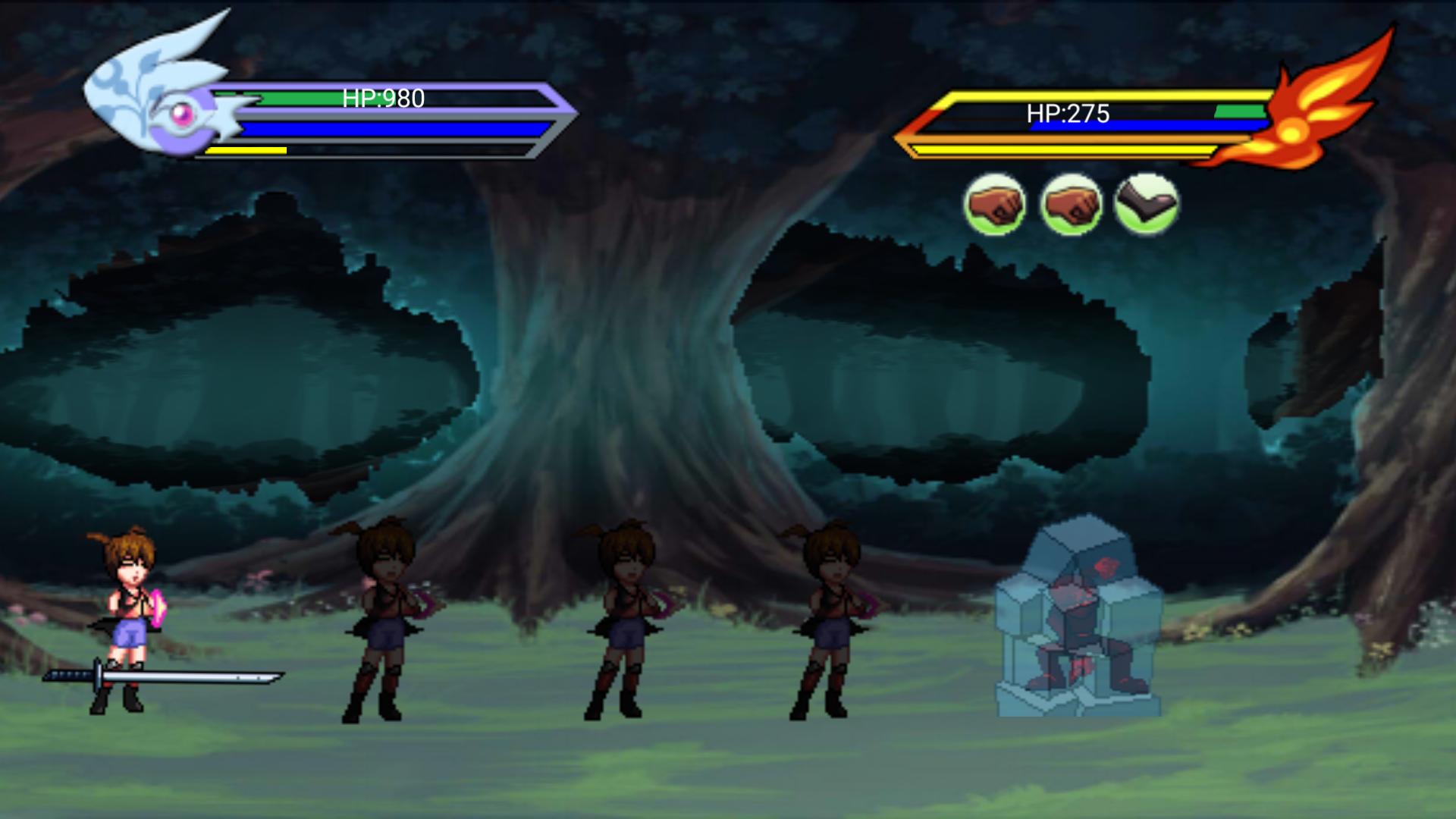Select the boot kick icon

[x=1146, y=204]
